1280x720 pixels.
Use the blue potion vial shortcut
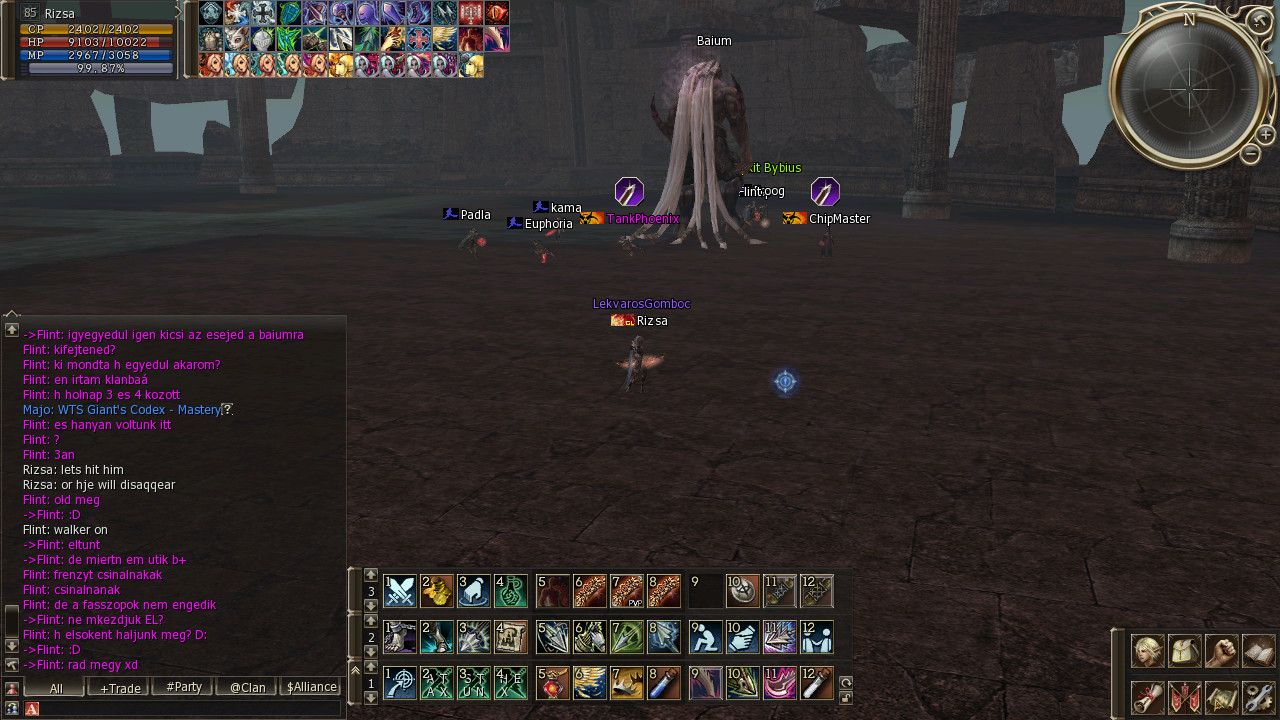[664, 683]
